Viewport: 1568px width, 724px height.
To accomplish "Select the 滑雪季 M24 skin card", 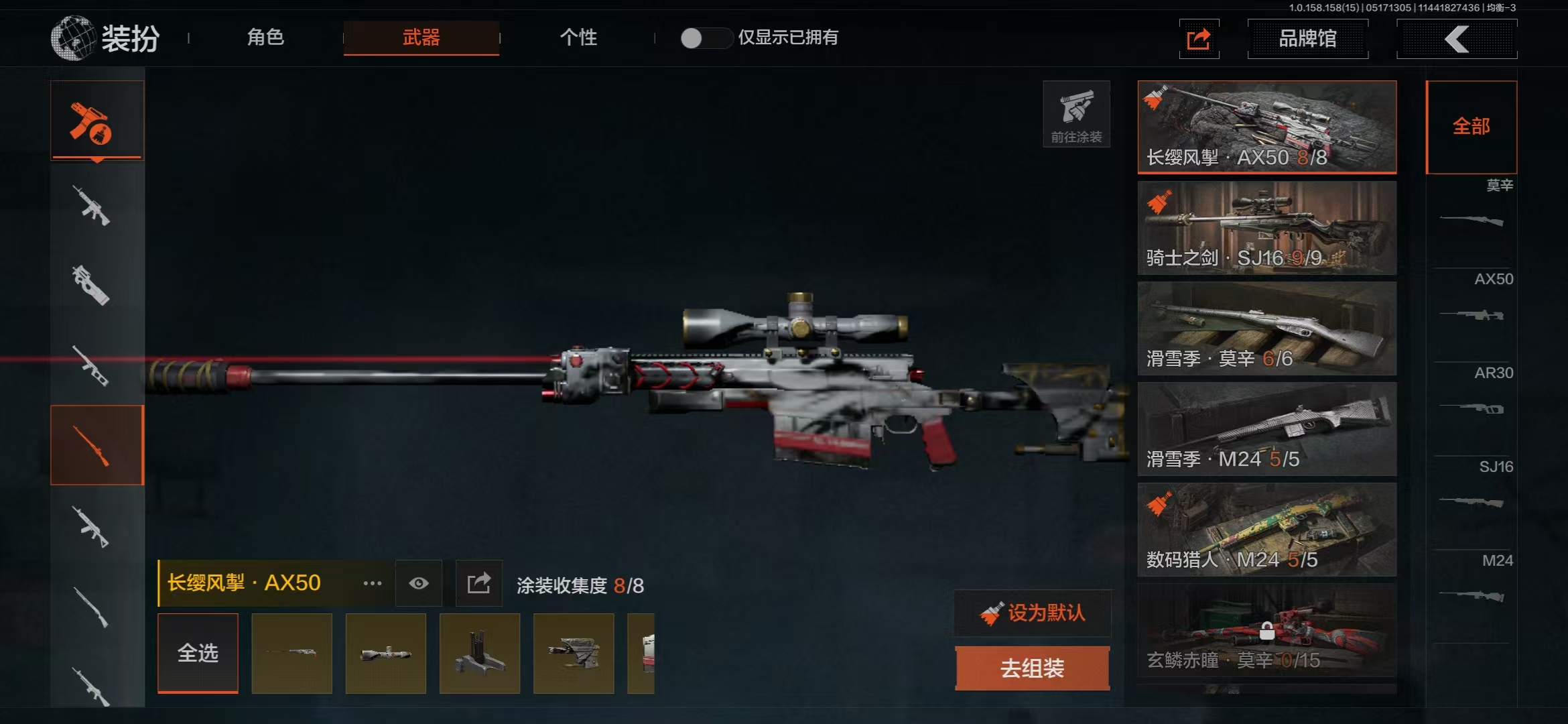I will [x=1266, y=428].
